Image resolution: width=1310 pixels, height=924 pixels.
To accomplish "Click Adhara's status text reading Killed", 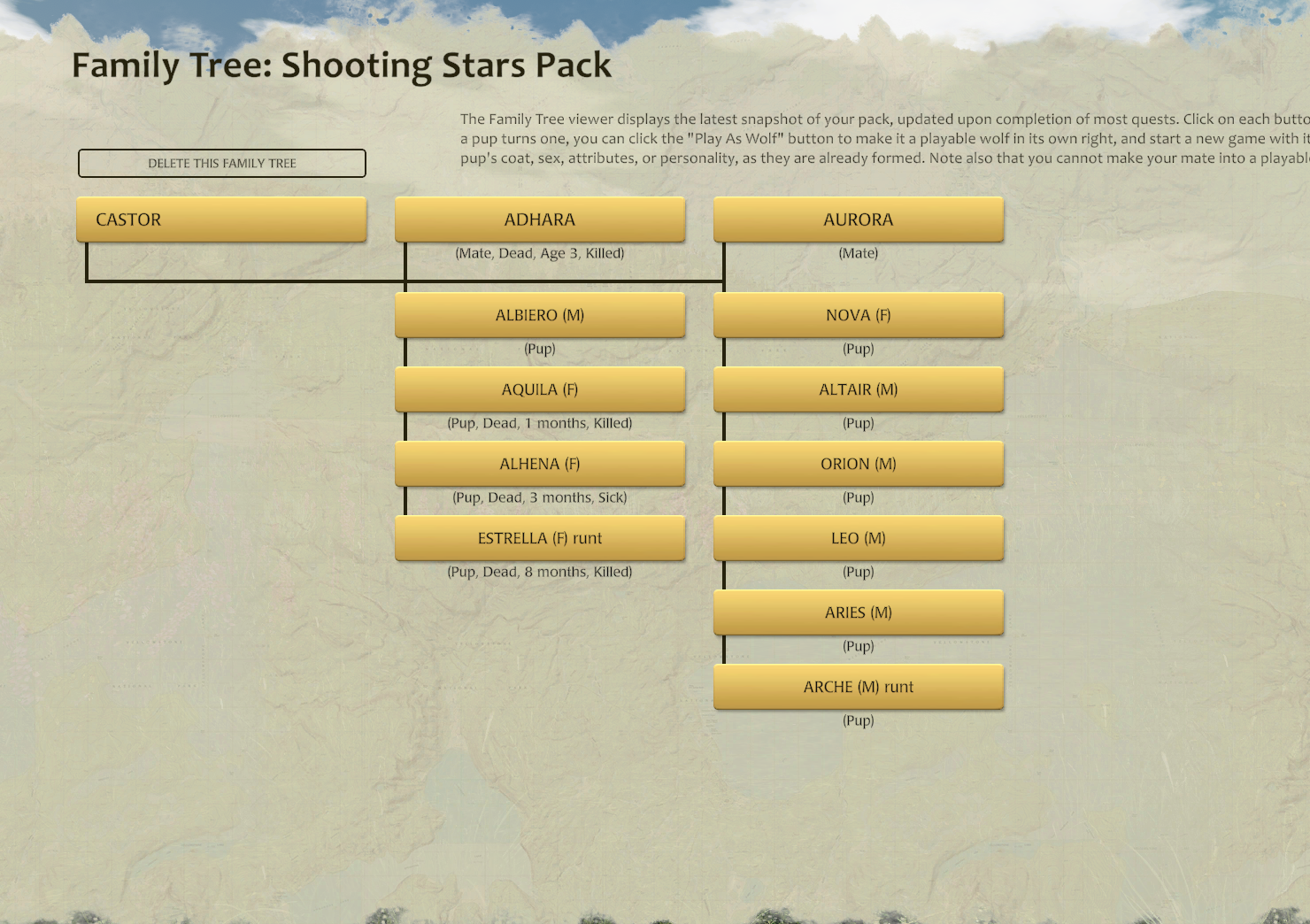I will tap(540, 253).
